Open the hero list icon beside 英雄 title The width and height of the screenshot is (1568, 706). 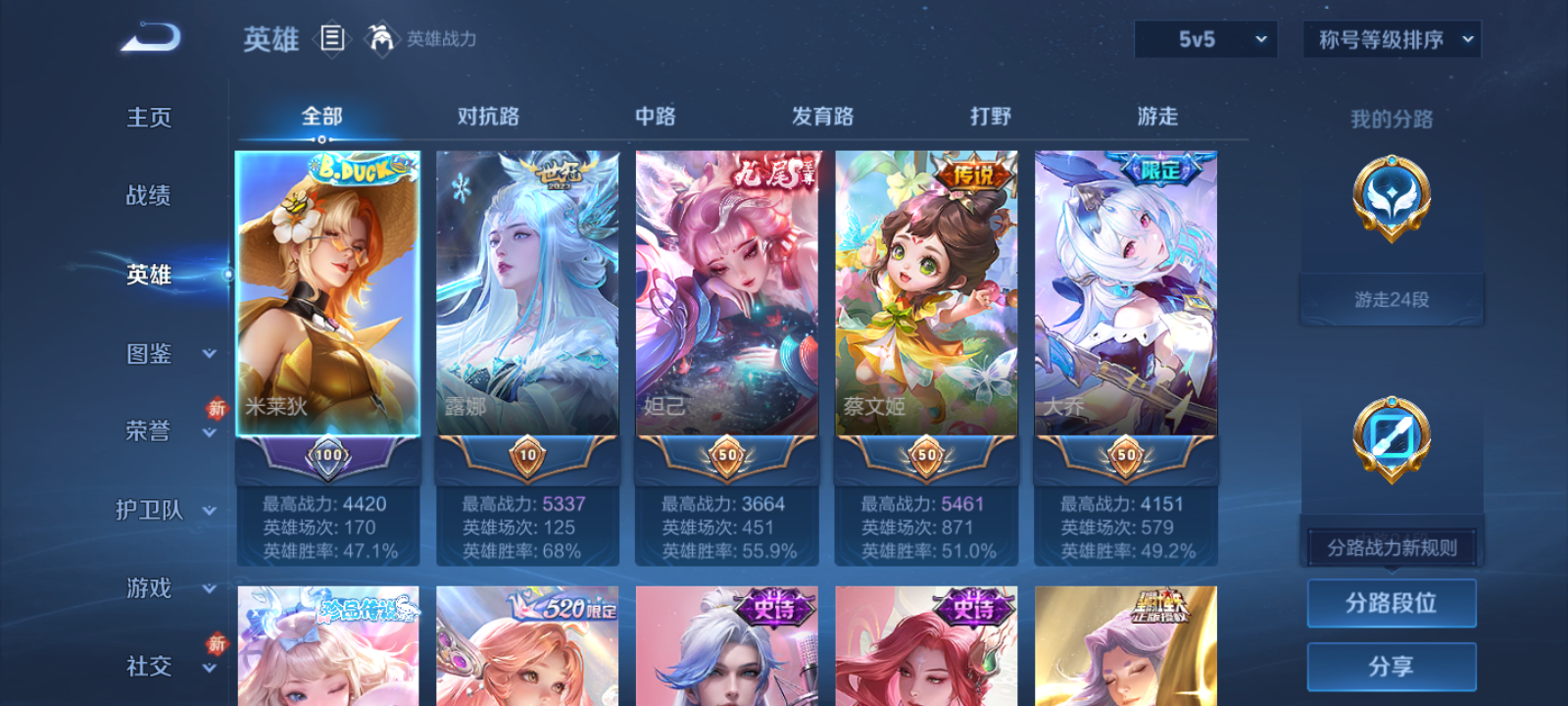click(x=329, y=39)
